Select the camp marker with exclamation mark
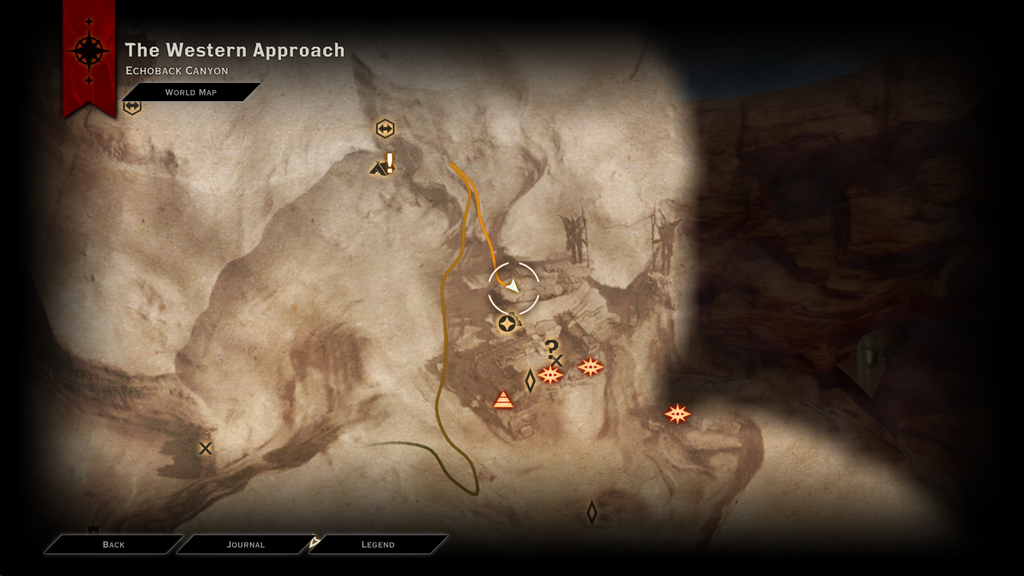The width and height of the screenshot is (1024, 576). point(382,166)
